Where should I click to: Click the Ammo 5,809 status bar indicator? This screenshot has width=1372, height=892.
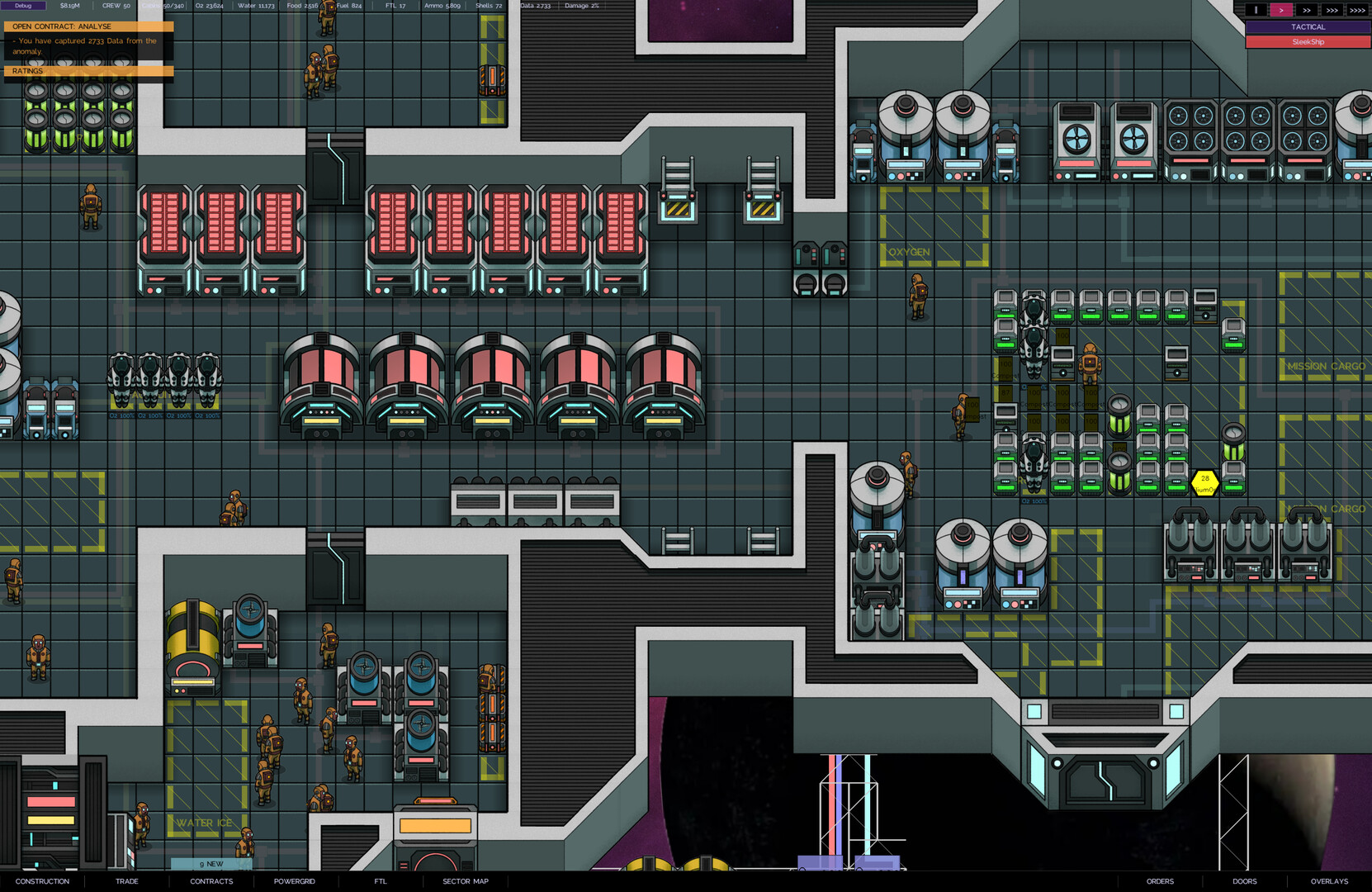point(441,5)
